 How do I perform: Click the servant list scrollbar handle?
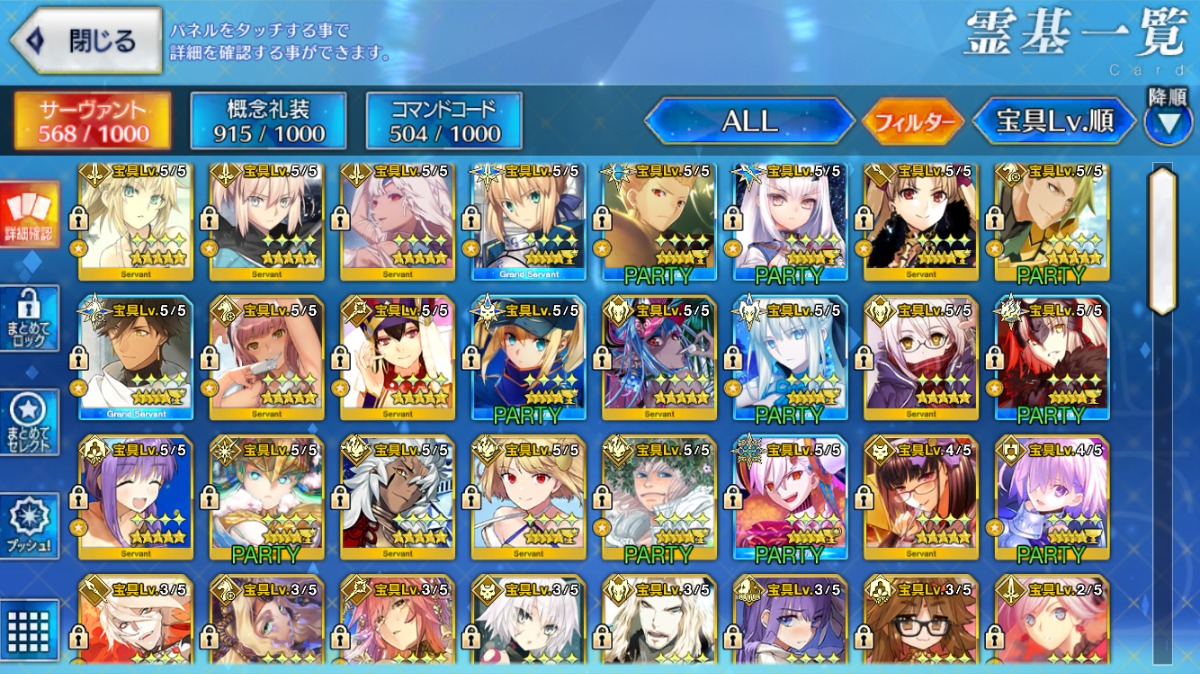click(x=1162, y=240)
